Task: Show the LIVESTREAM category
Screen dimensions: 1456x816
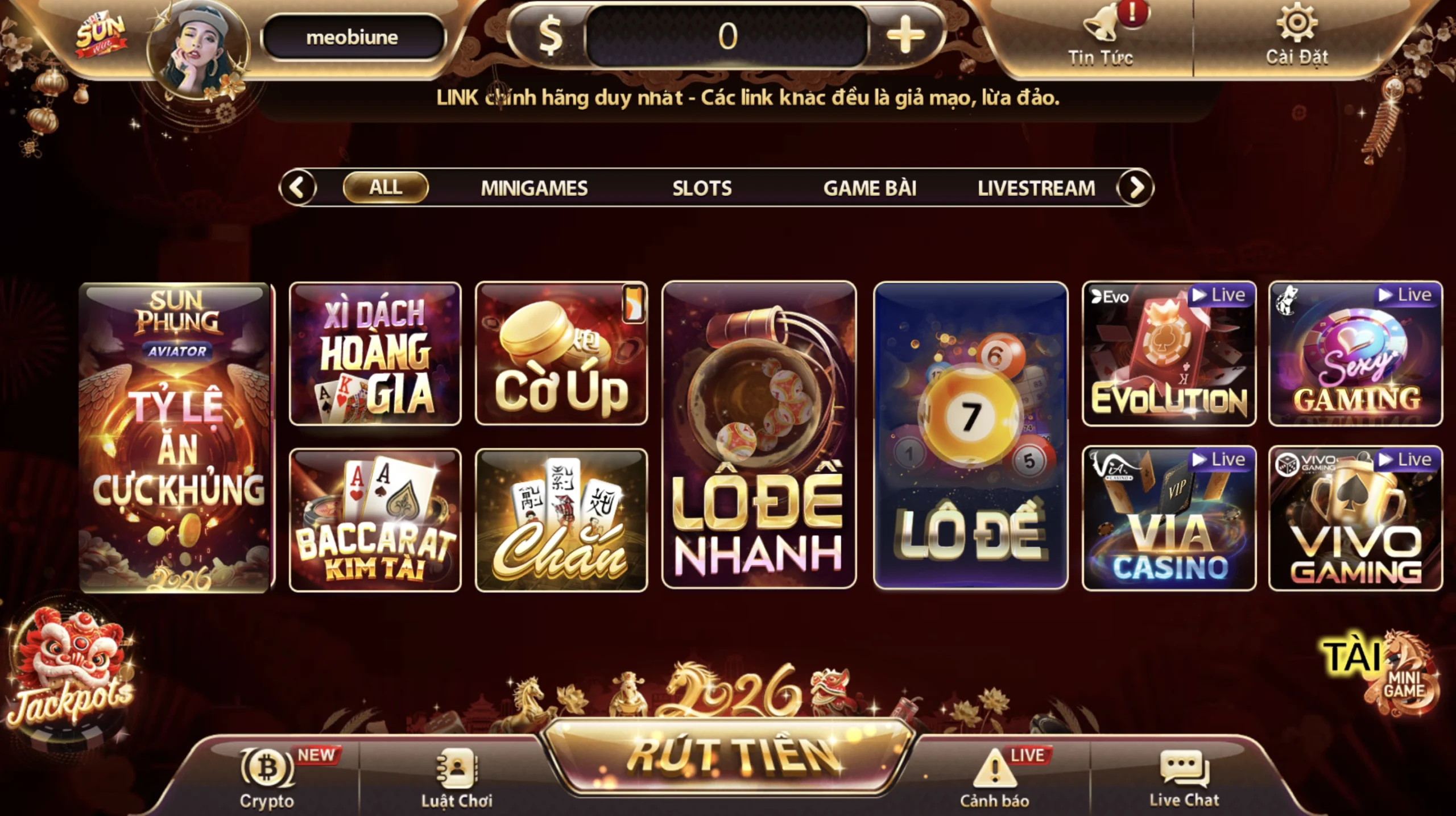Action: [x=1036, y=188]
